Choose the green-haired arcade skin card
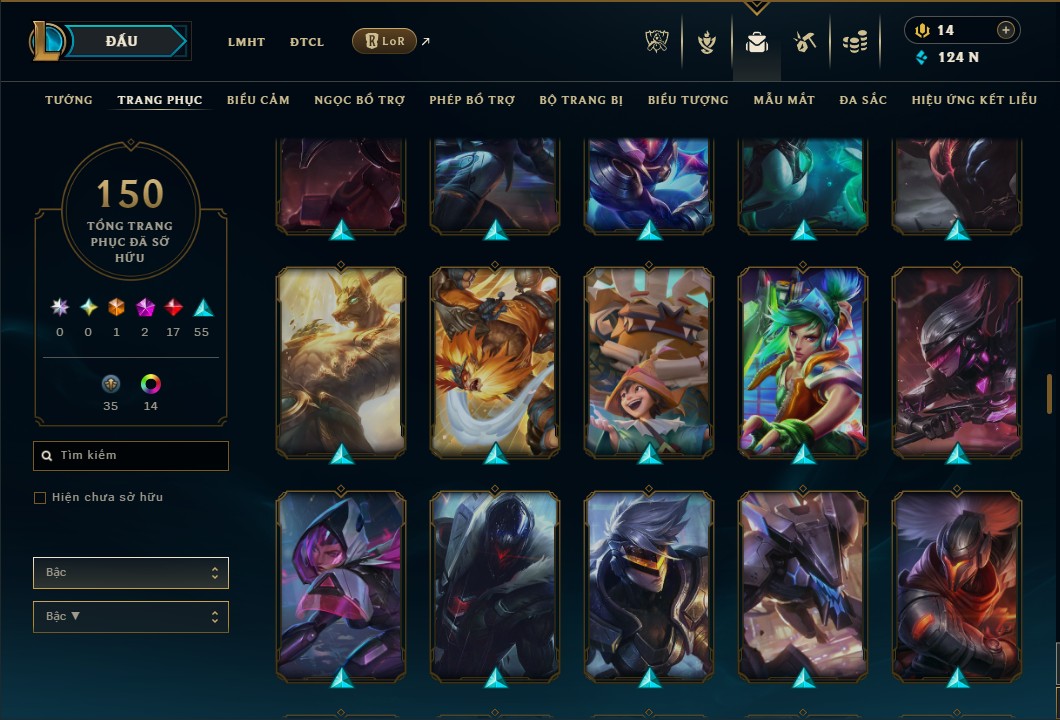The height and width of the screenshot is (720, 1060). [803, 361]
